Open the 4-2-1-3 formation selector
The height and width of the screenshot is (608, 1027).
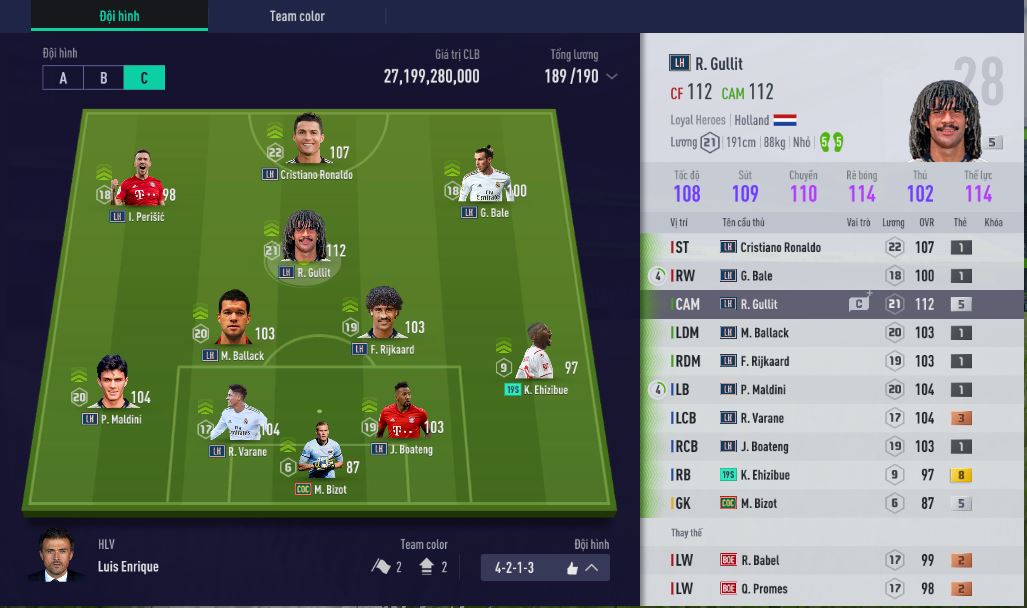tap(544, 568)
